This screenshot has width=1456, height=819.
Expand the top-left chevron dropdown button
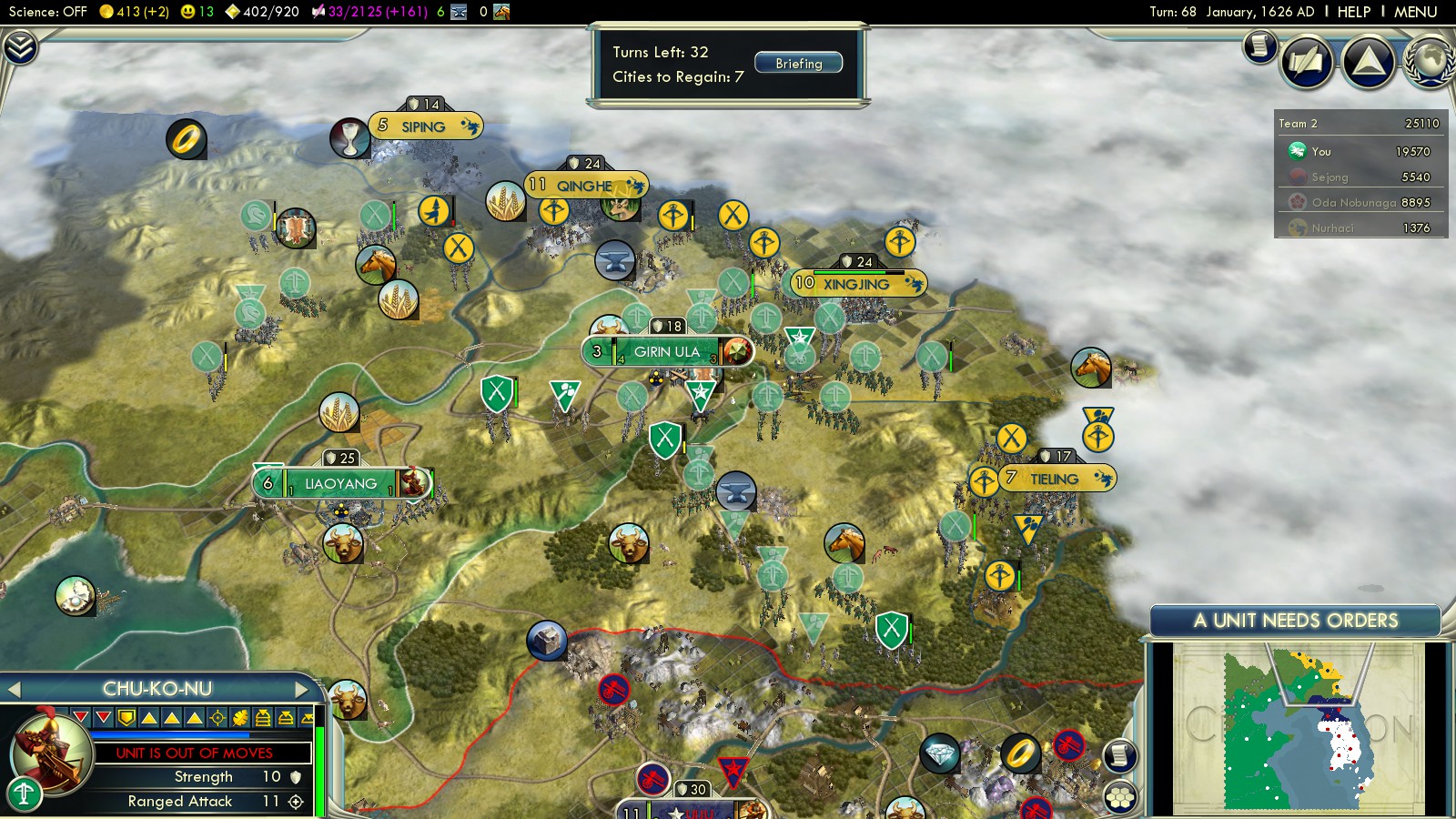click(20, 47)
